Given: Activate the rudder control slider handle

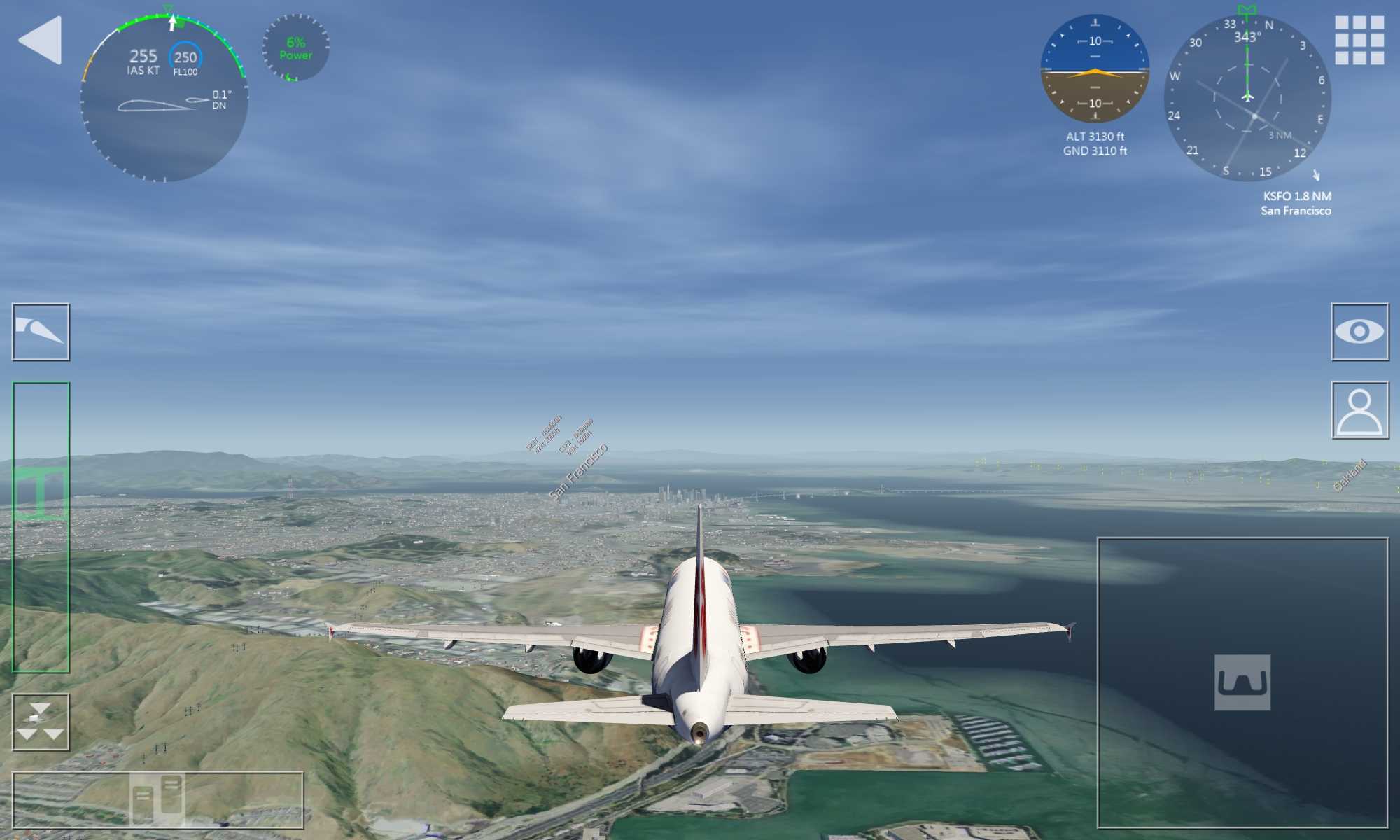Looking at the screenshot, I should [157, 799].
